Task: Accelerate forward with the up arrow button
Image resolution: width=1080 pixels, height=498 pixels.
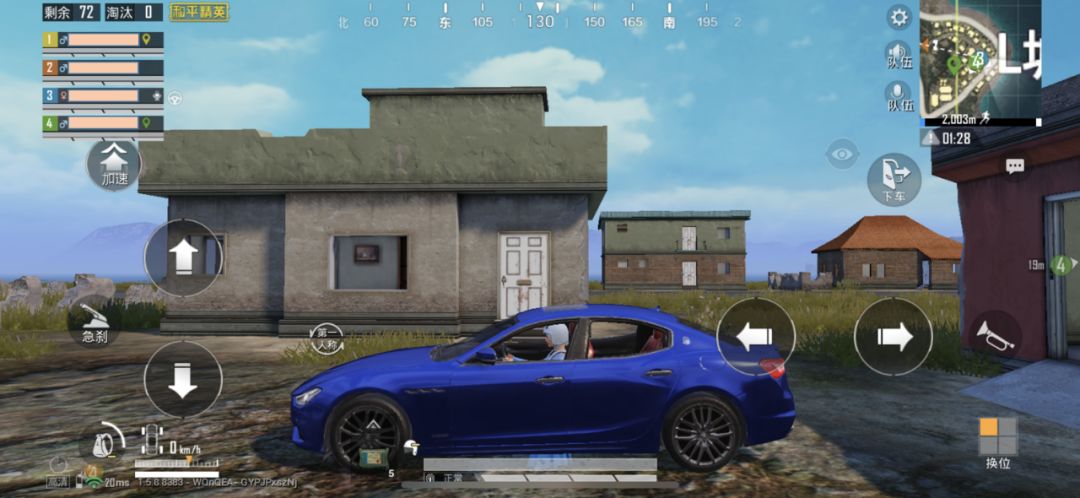Action: coord(183,258)
